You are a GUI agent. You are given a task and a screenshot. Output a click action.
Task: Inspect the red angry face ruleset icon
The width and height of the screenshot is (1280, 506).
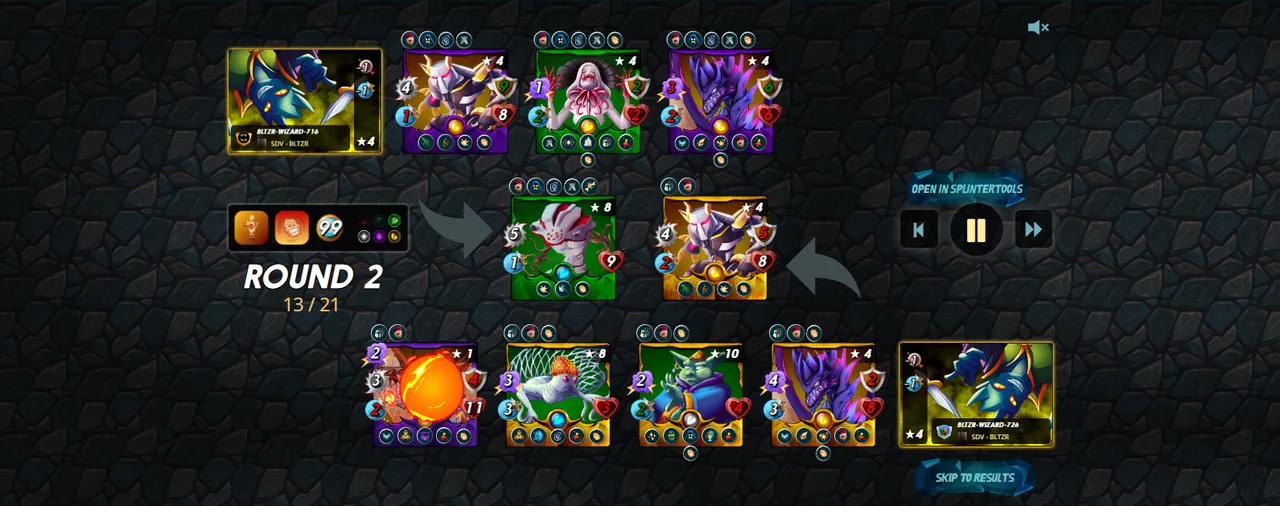(292, 228)
